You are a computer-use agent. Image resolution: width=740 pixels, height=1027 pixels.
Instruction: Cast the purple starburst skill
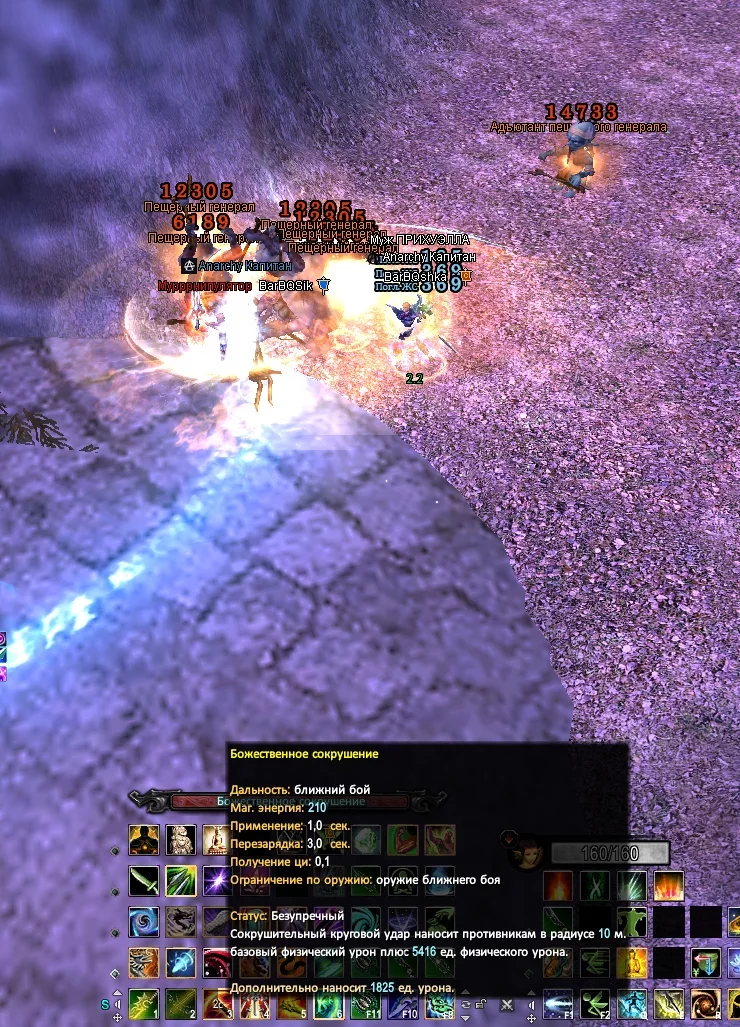[x=216, y=881]
